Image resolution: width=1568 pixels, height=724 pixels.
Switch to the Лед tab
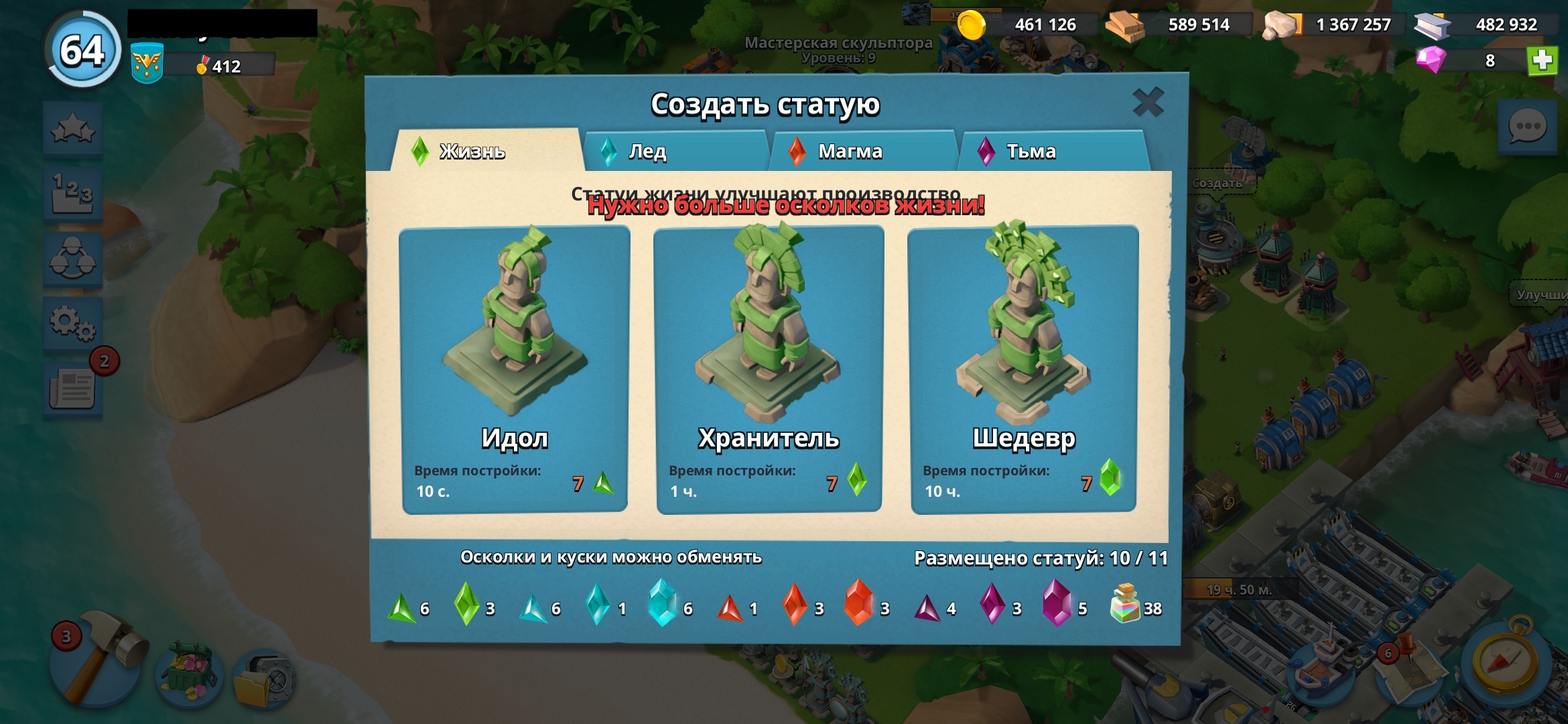[x=675, y=152]
